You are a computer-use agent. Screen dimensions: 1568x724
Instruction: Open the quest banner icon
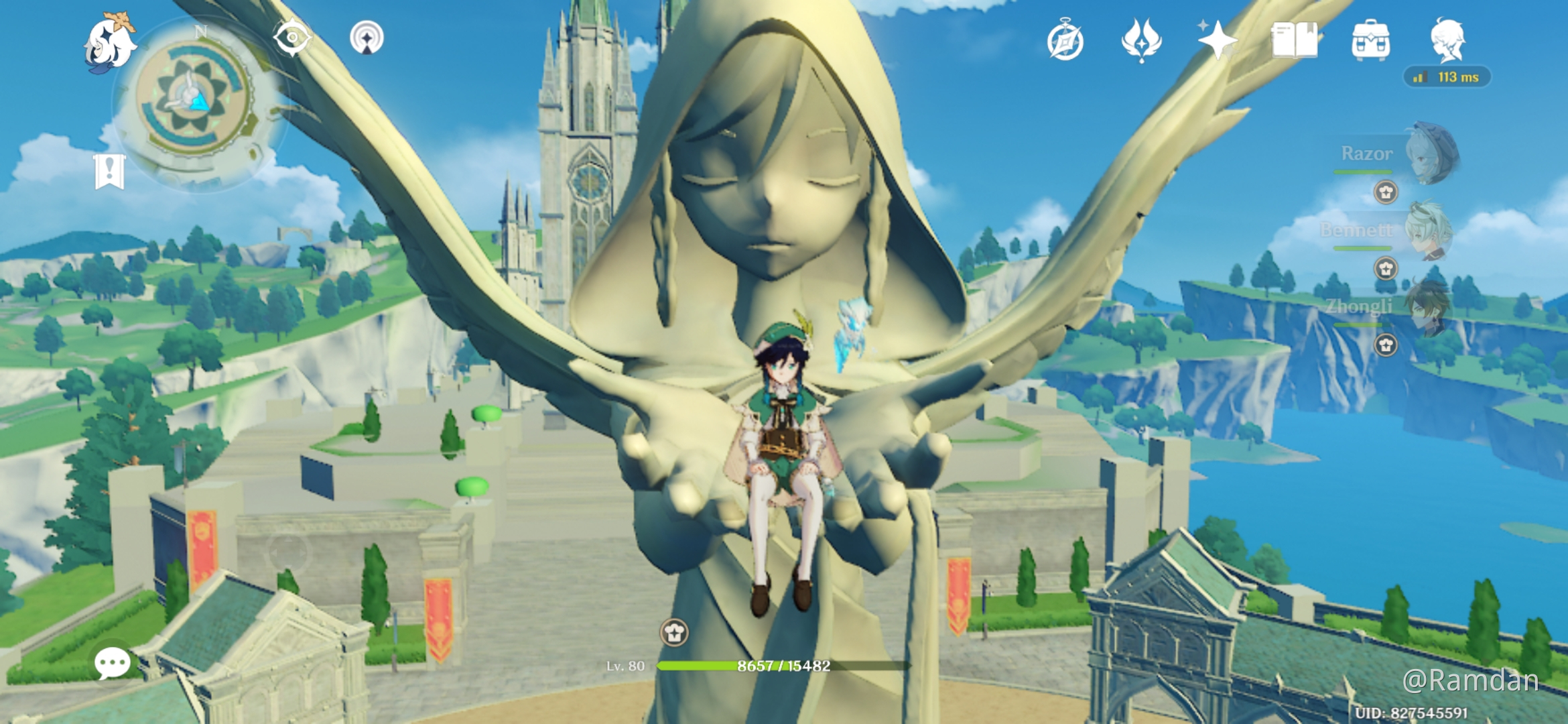[110, 171]
